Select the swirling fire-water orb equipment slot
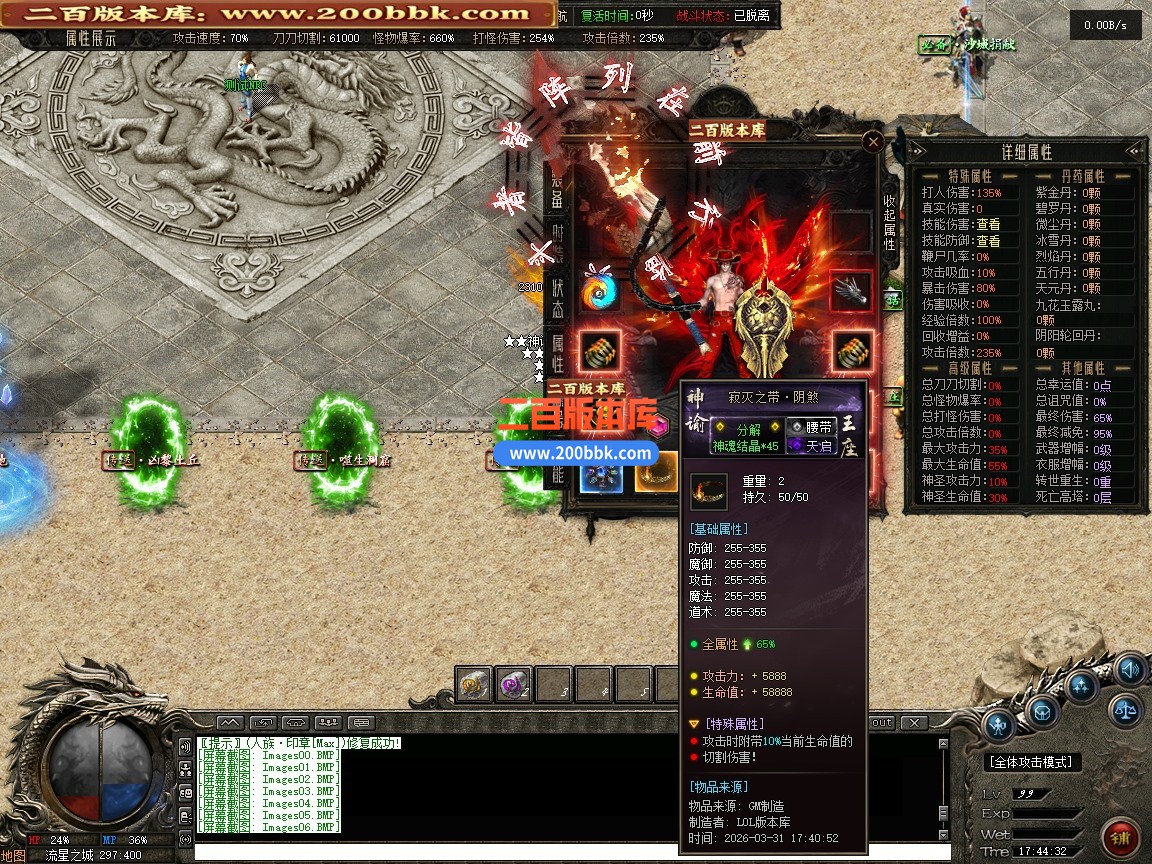Screen dimensions: 1152x864 [x=600, y=291]
